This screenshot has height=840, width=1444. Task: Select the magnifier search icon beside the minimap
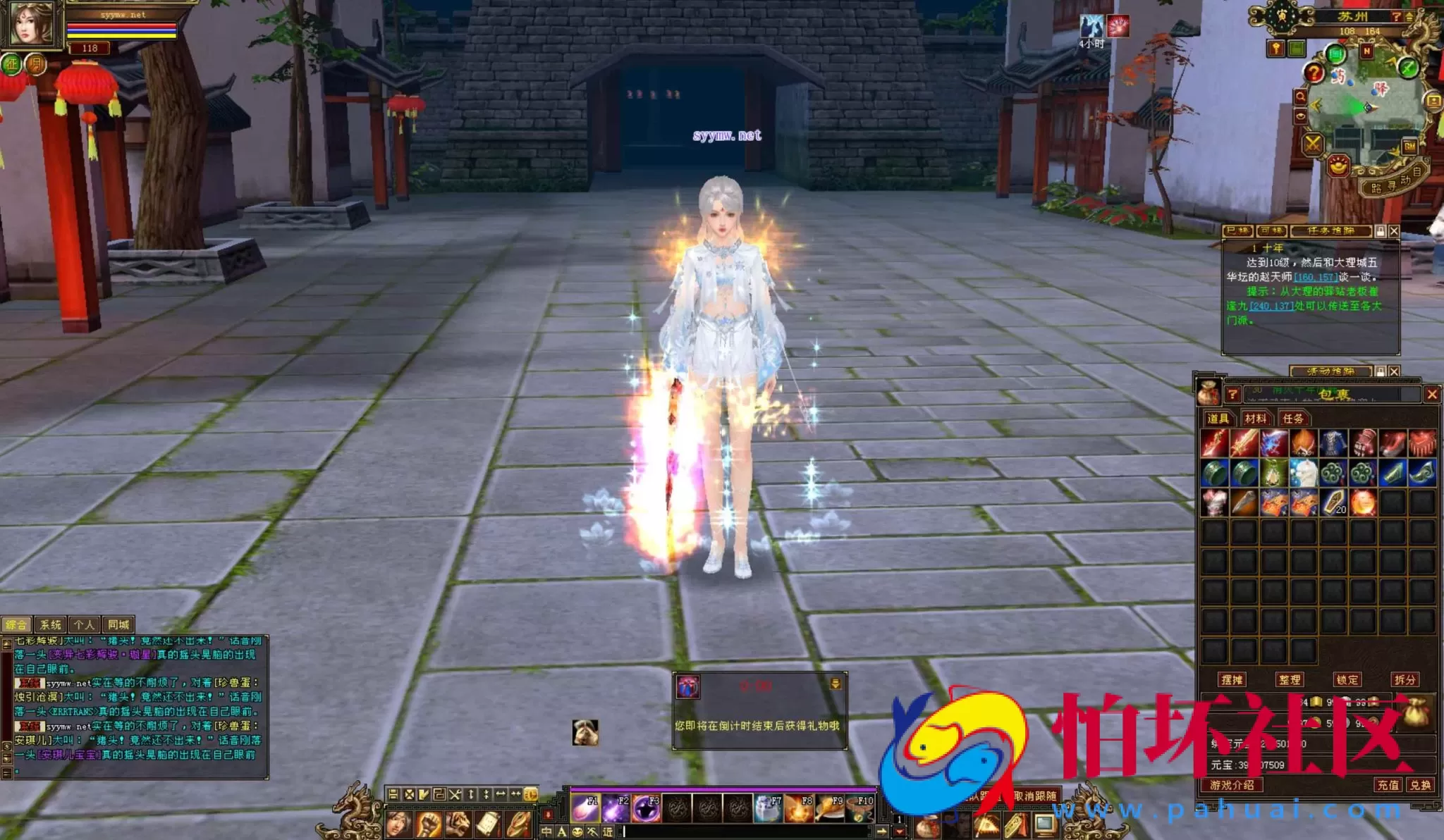[1301, 97]
